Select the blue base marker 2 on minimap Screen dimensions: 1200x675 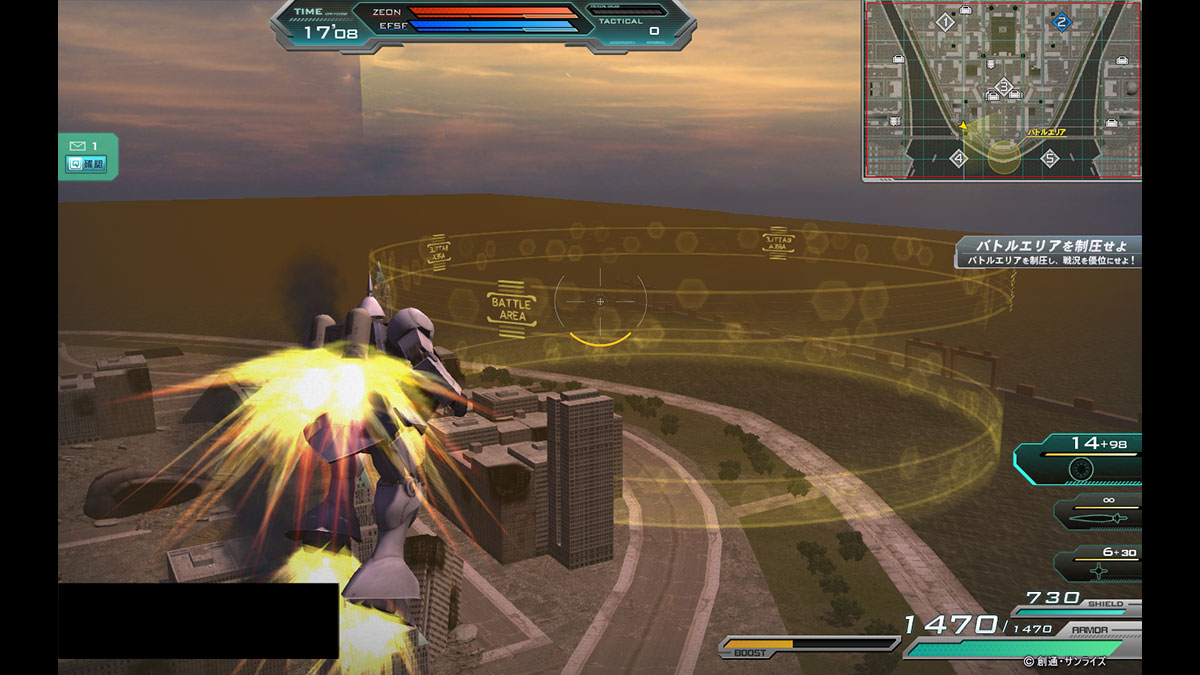pos(1061,22)
